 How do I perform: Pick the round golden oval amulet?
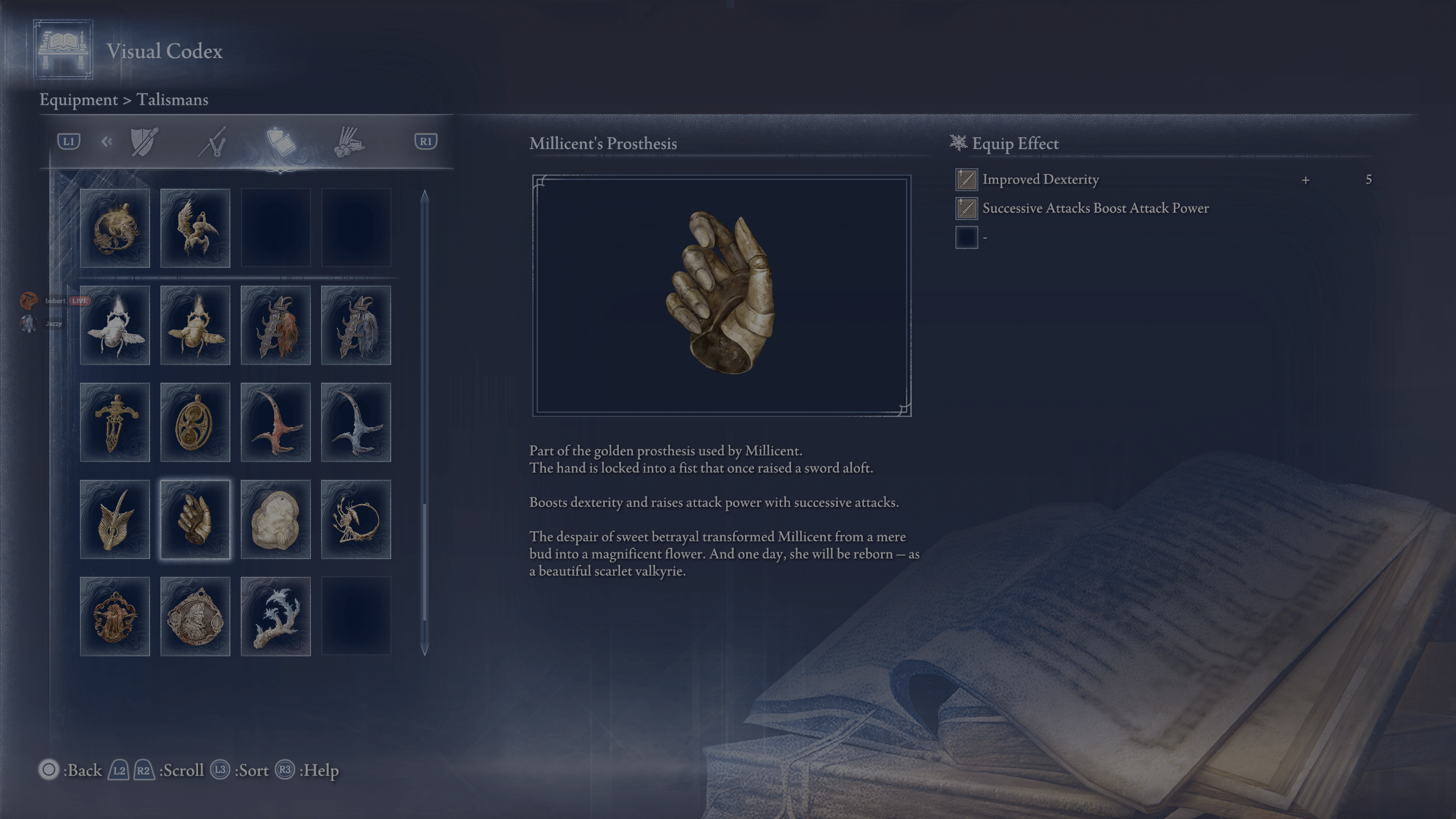[195, 422]
